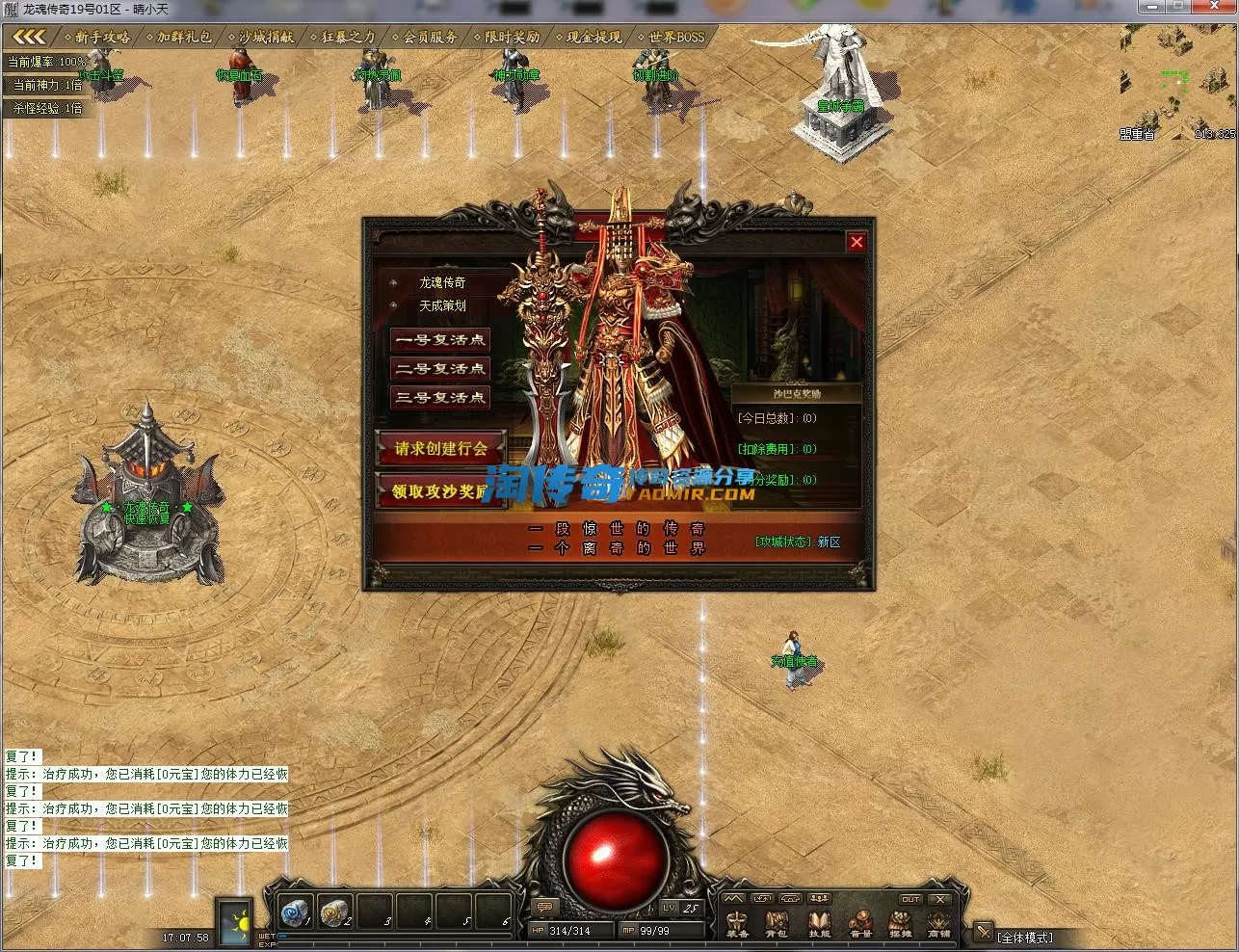Choose 一号复活点 respawn point

[x=440, y=340]
